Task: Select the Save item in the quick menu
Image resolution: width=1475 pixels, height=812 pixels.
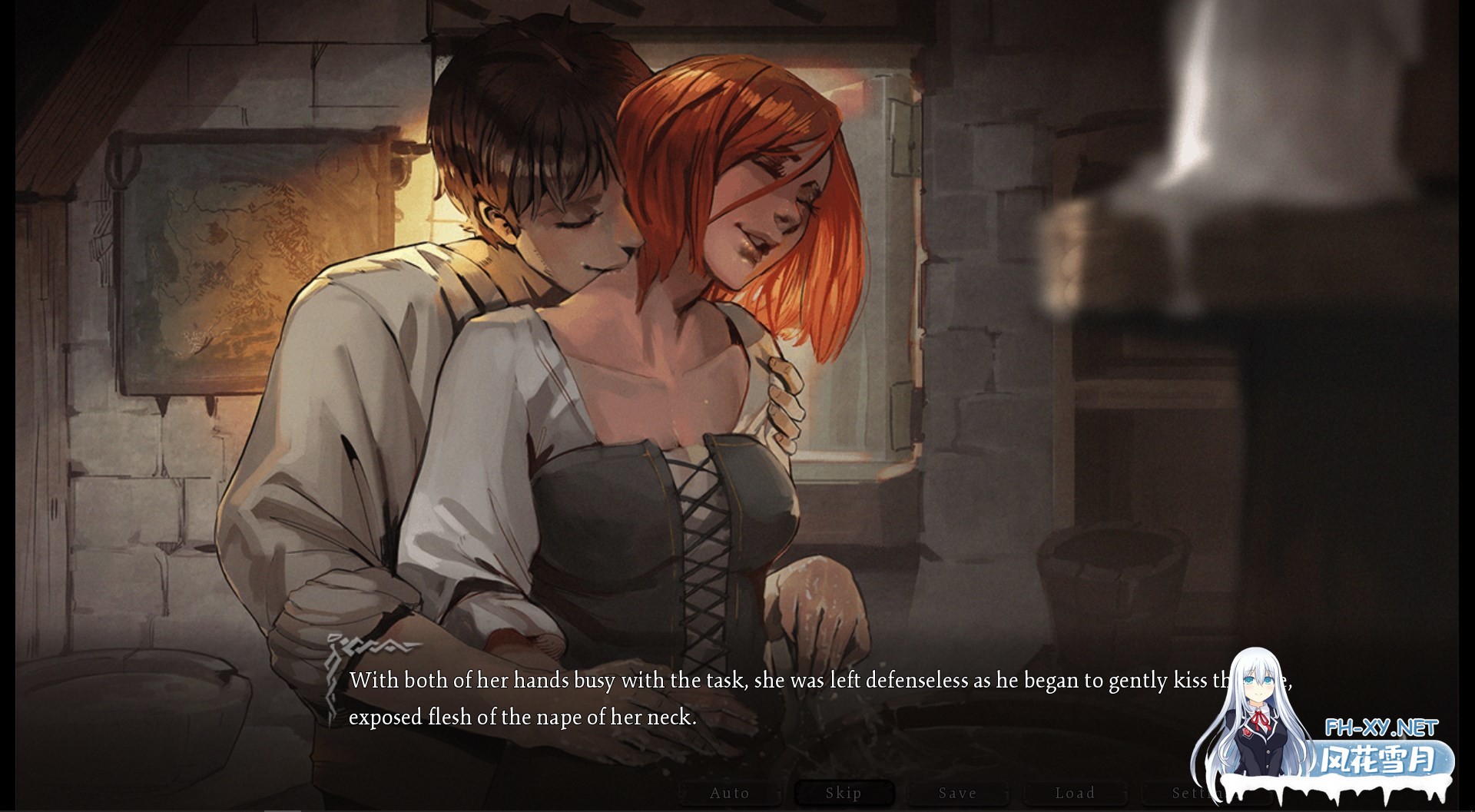Action: [957, 793]
